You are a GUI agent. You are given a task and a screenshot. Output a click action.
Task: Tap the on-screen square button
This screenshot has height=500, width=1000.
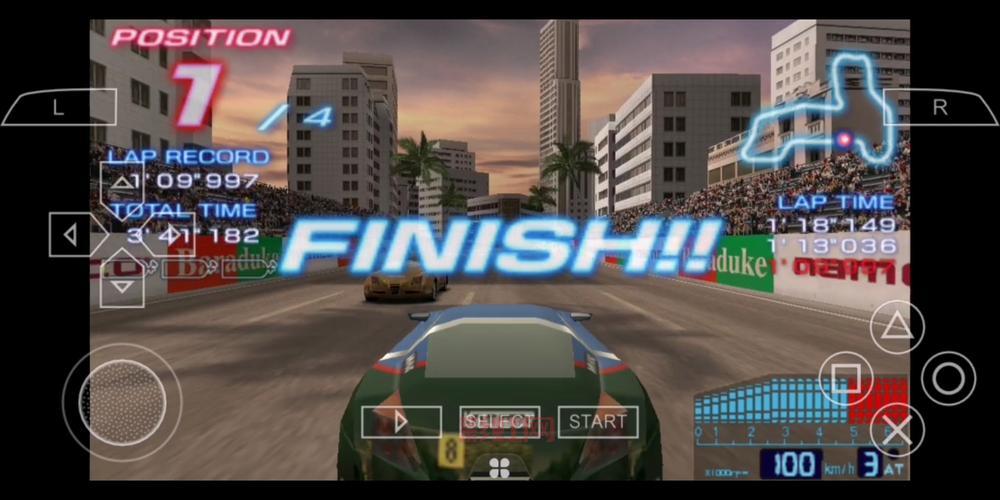(x=846, y=378)
